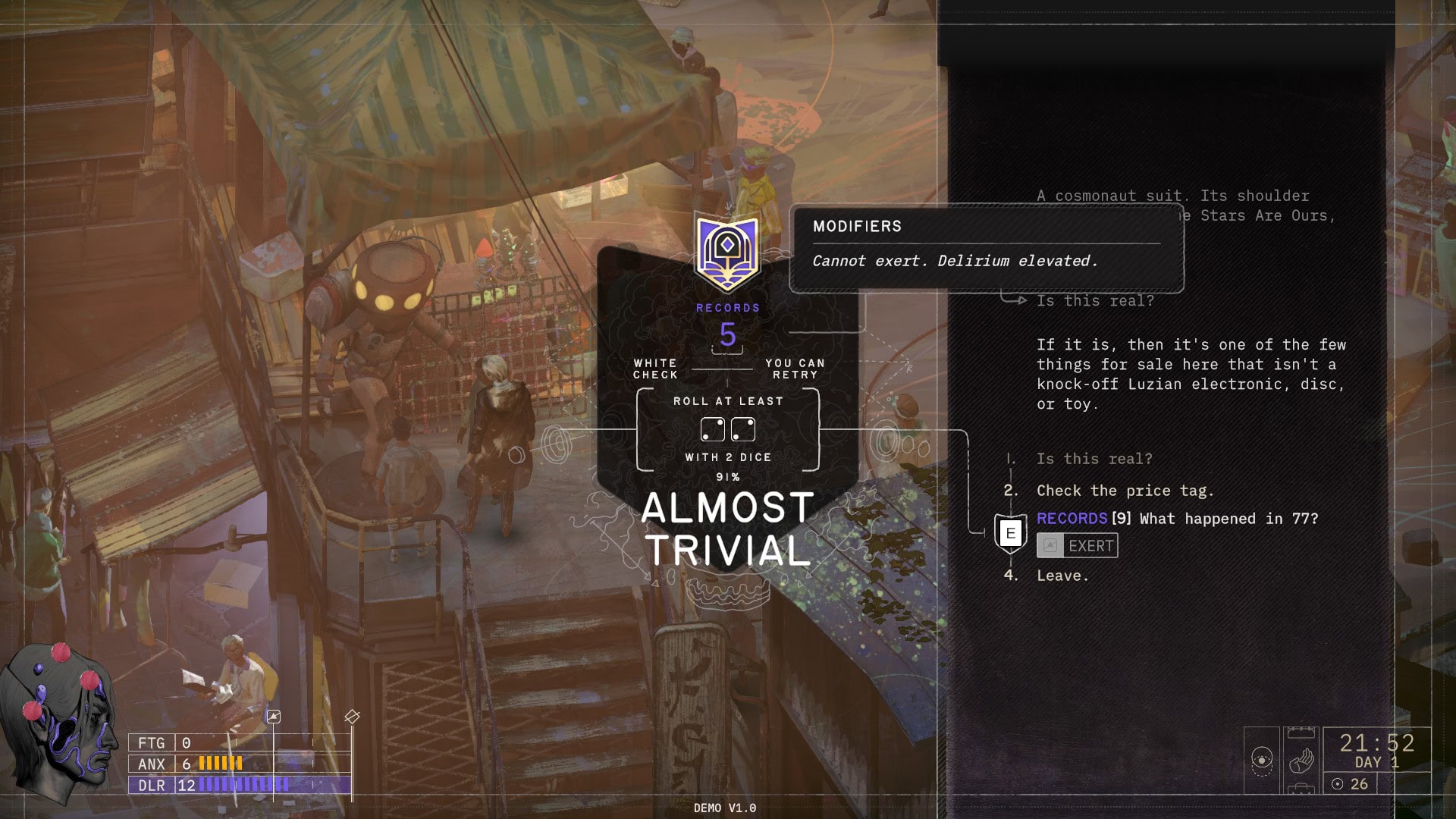Click the orbiting eye icon beside the clock
This screenshot has width=1456, height=819.
[1262, 759]
